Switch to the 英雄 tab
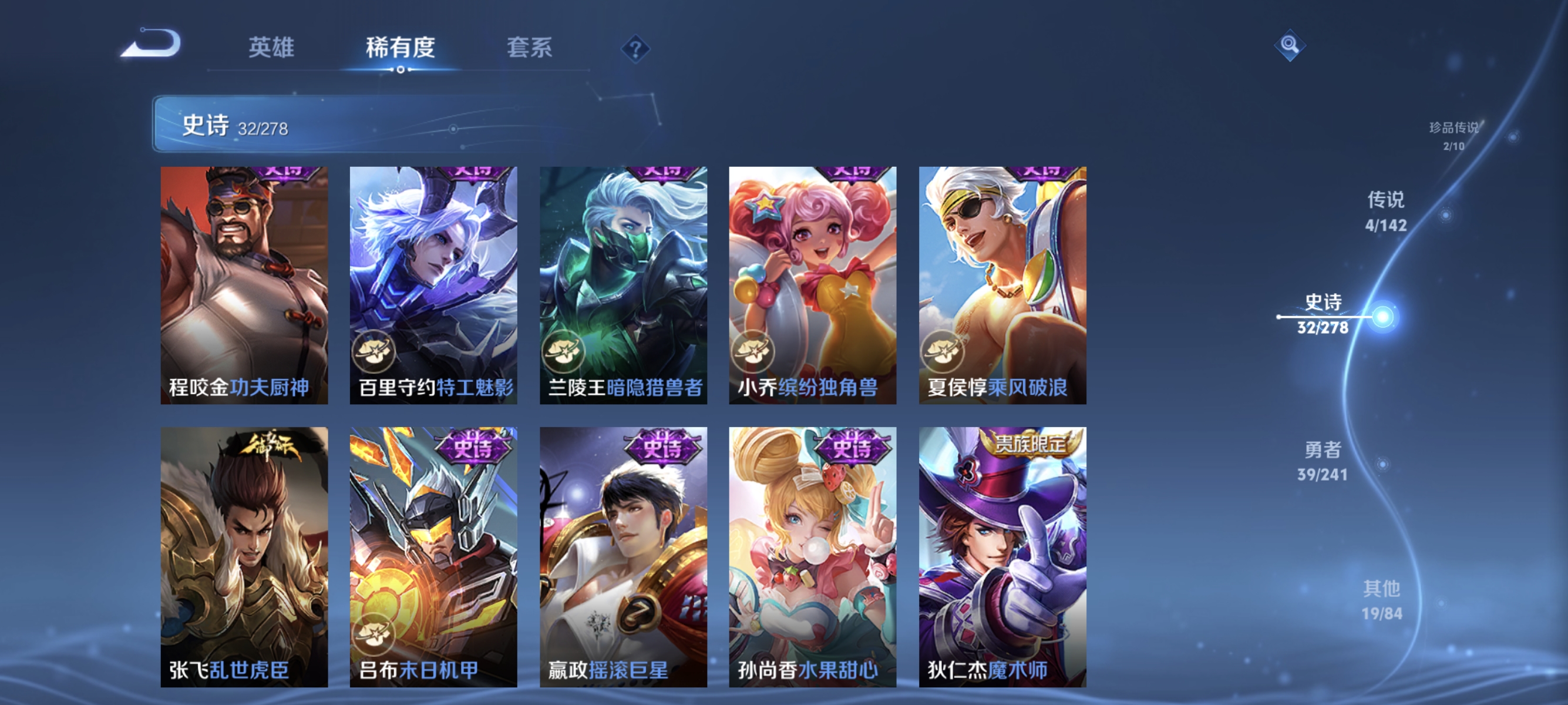This screenshot has height=705, width=1568. (271, 48)
